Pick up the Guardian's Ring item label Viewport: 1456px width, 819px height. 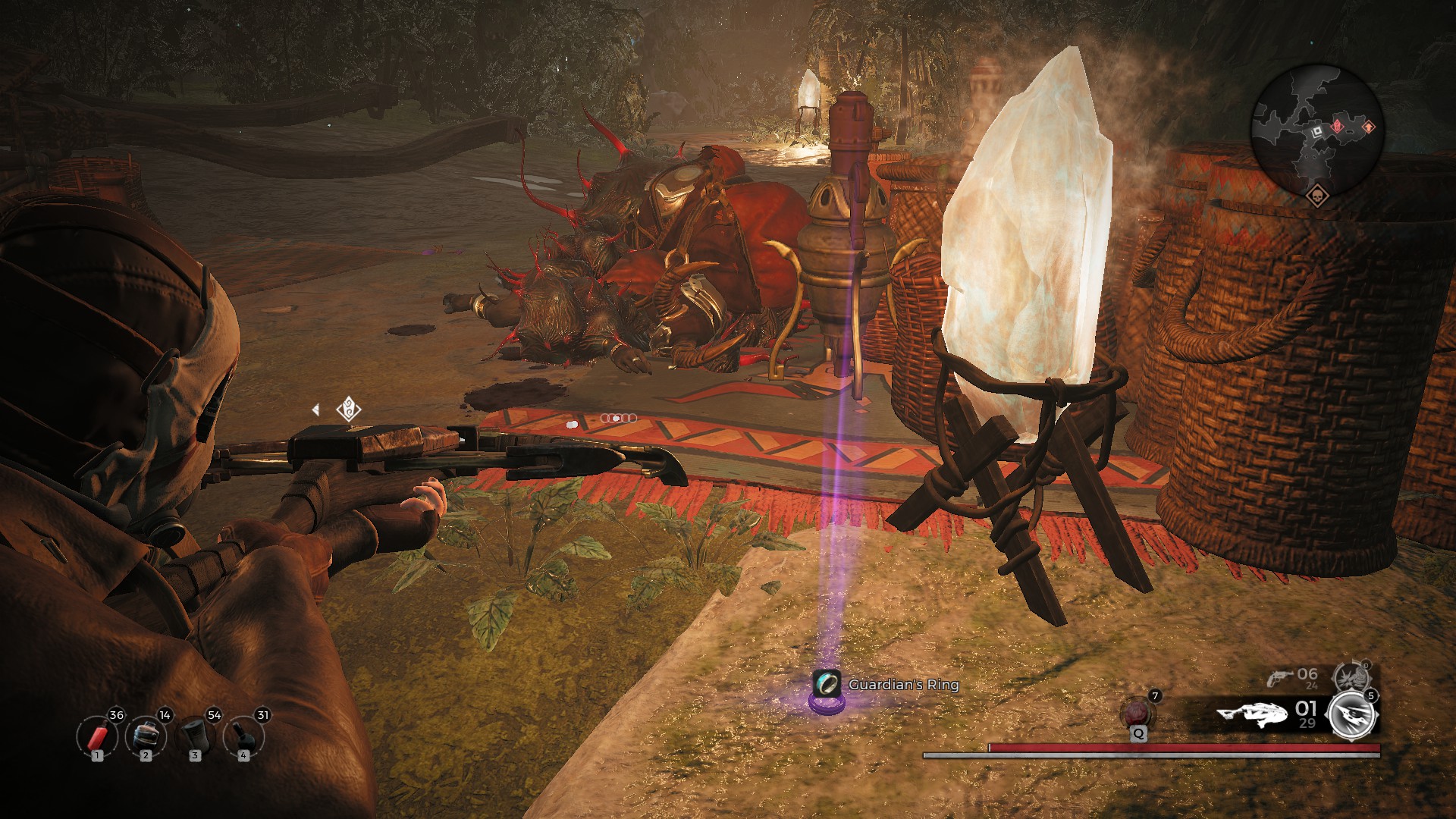click(x=902, y=685)
